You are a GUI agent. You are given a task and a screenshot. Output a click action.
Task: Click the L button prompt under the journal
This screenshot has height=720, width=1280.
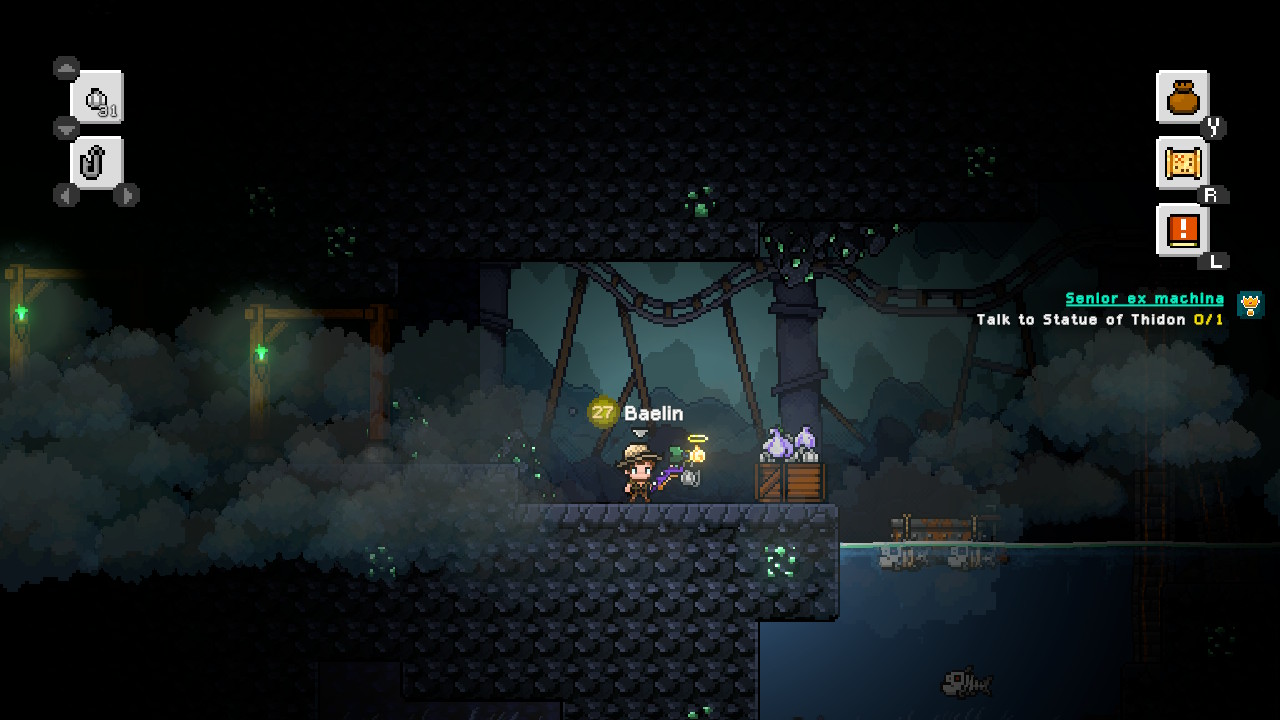1216,259
